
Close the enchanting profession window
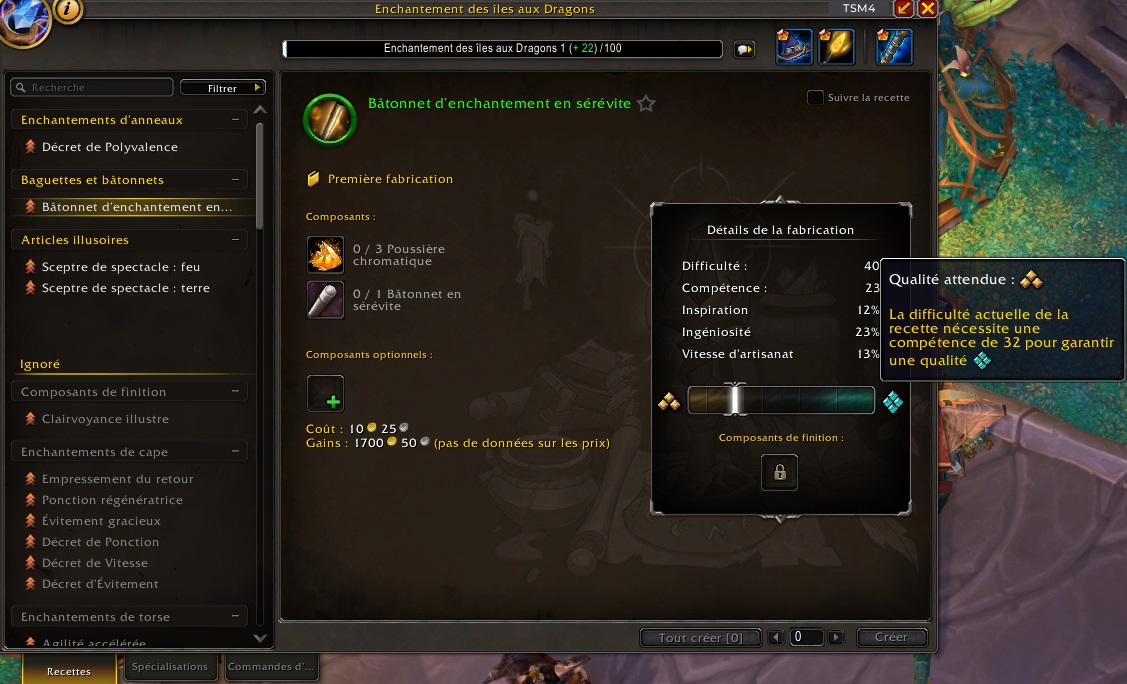927,8
